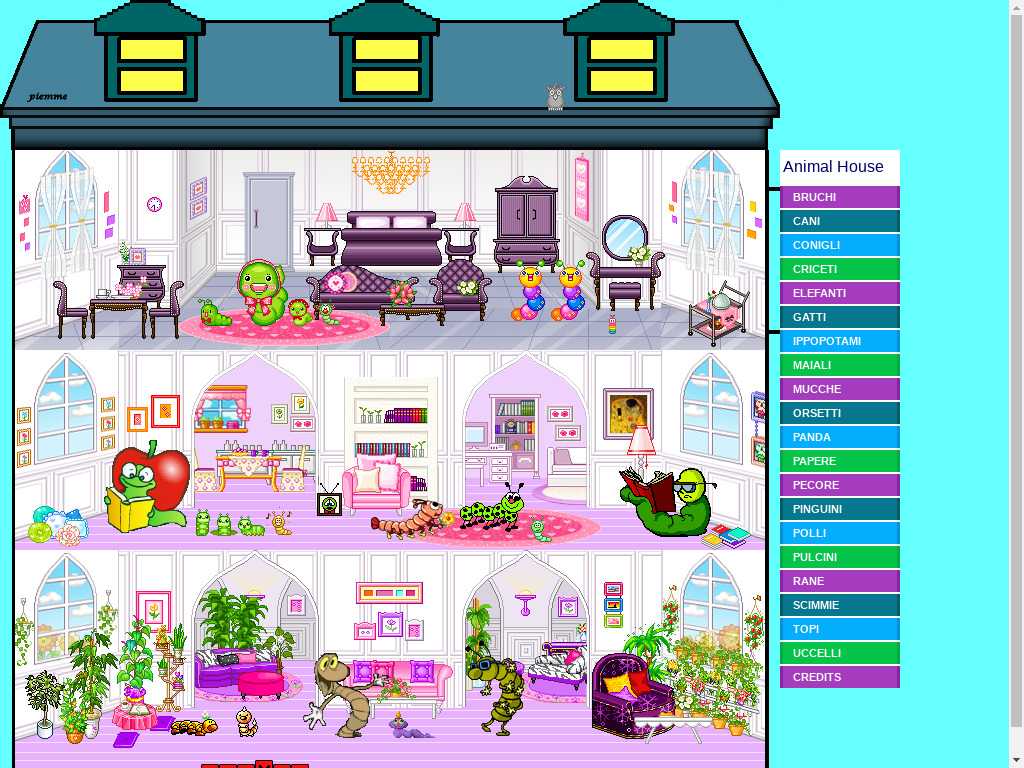Open the MUCCHE category
The width and height of the screenshot is (1024, 768).
click(x=839, y=389)
